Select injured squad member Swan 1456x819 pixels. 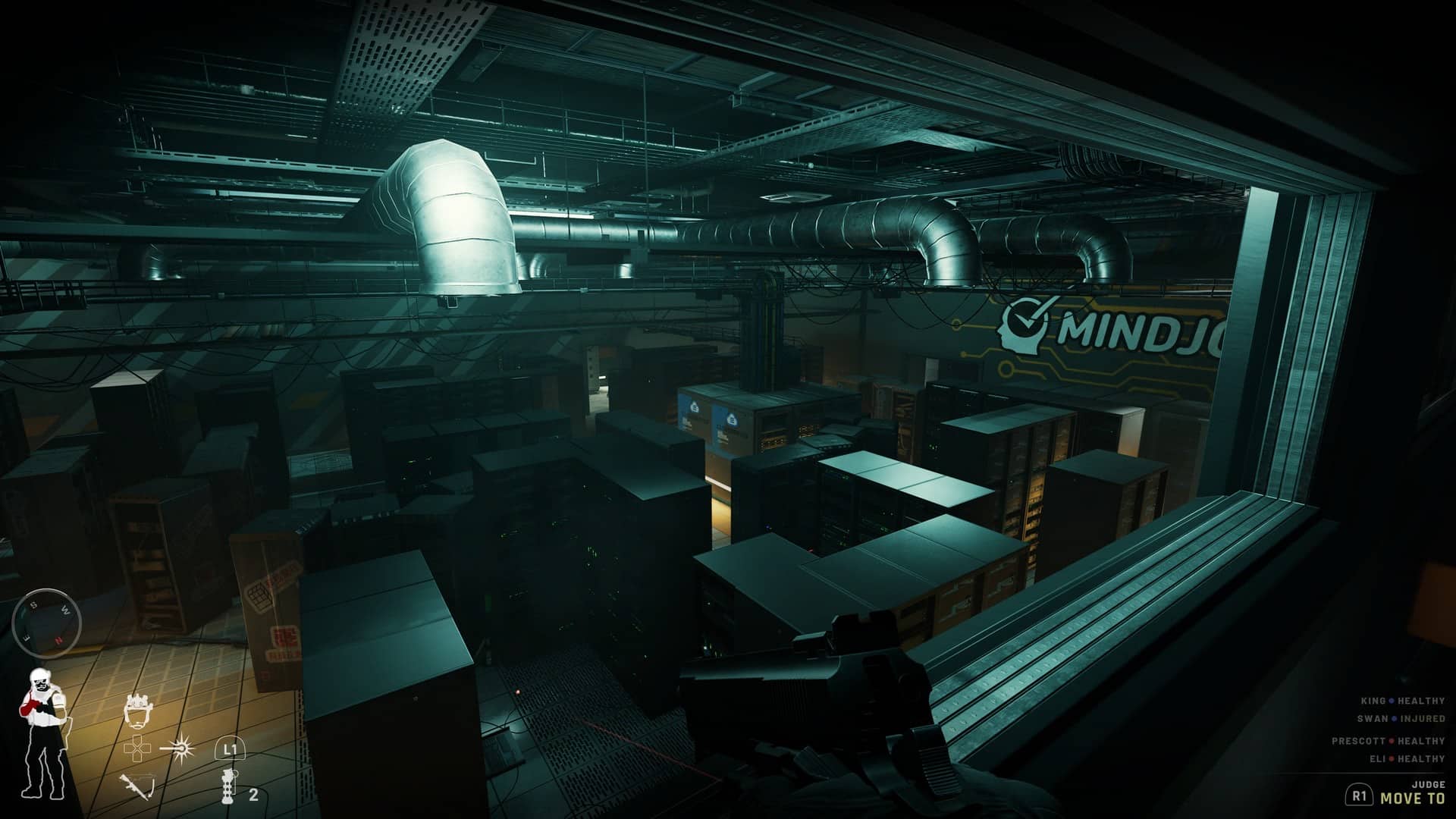point(1401,718)
